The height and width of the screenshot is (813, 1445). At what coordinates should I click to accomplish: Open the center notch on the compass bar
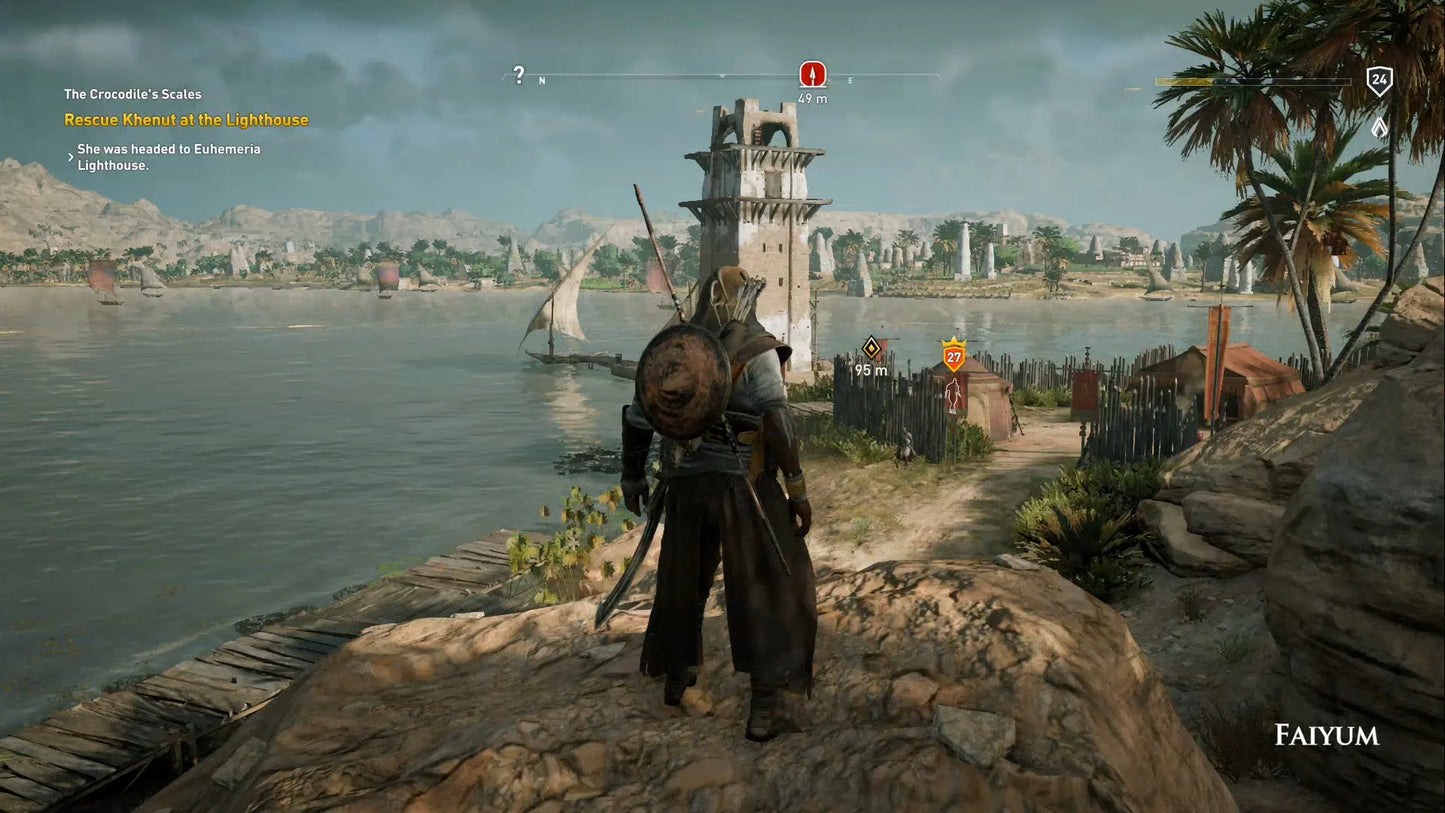[722, 76]
